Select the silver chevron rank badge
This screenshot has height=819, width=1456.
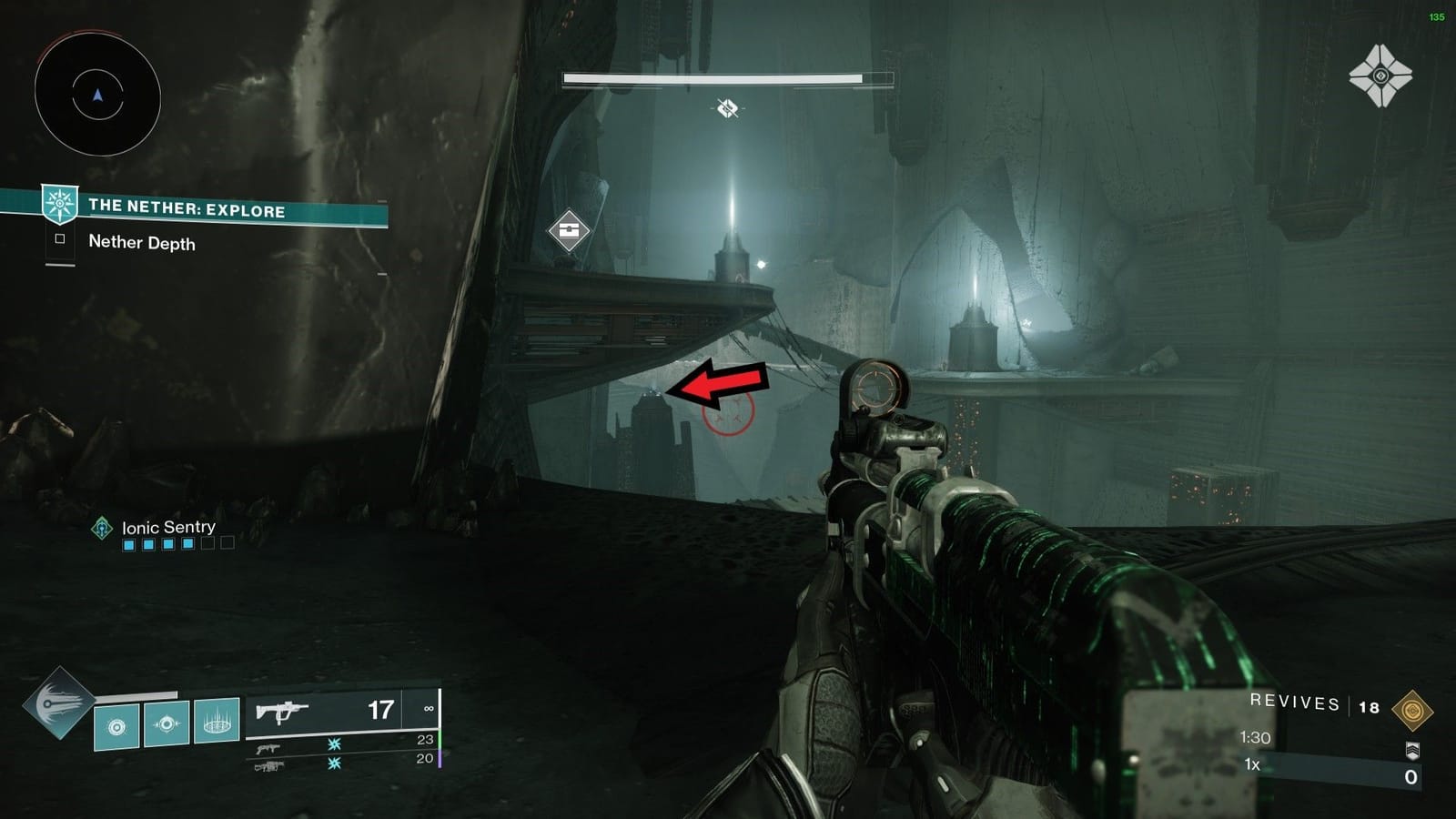tap(1413, 750)
